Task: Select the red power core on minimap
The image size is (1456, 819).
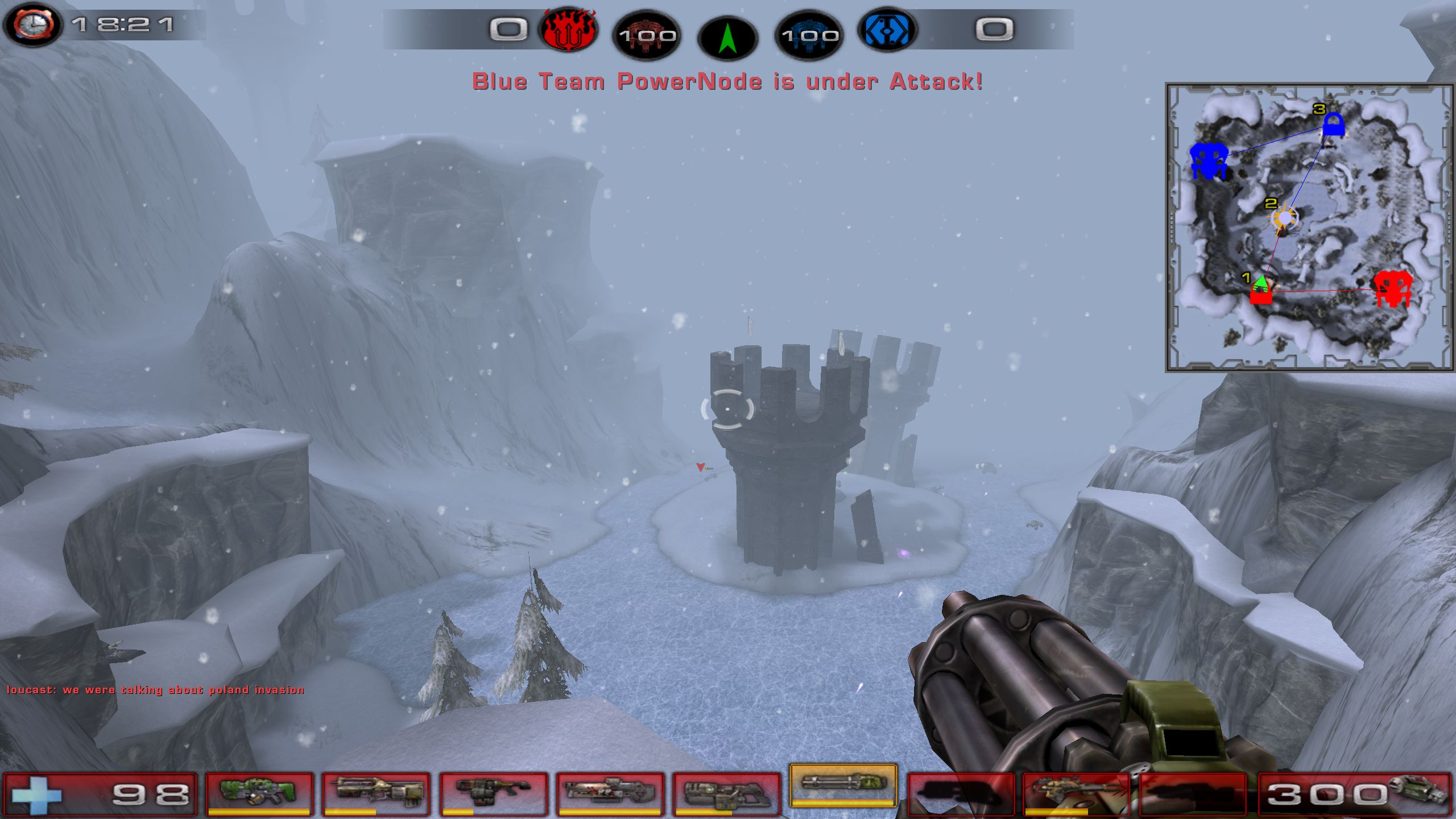Action: 1392,288
